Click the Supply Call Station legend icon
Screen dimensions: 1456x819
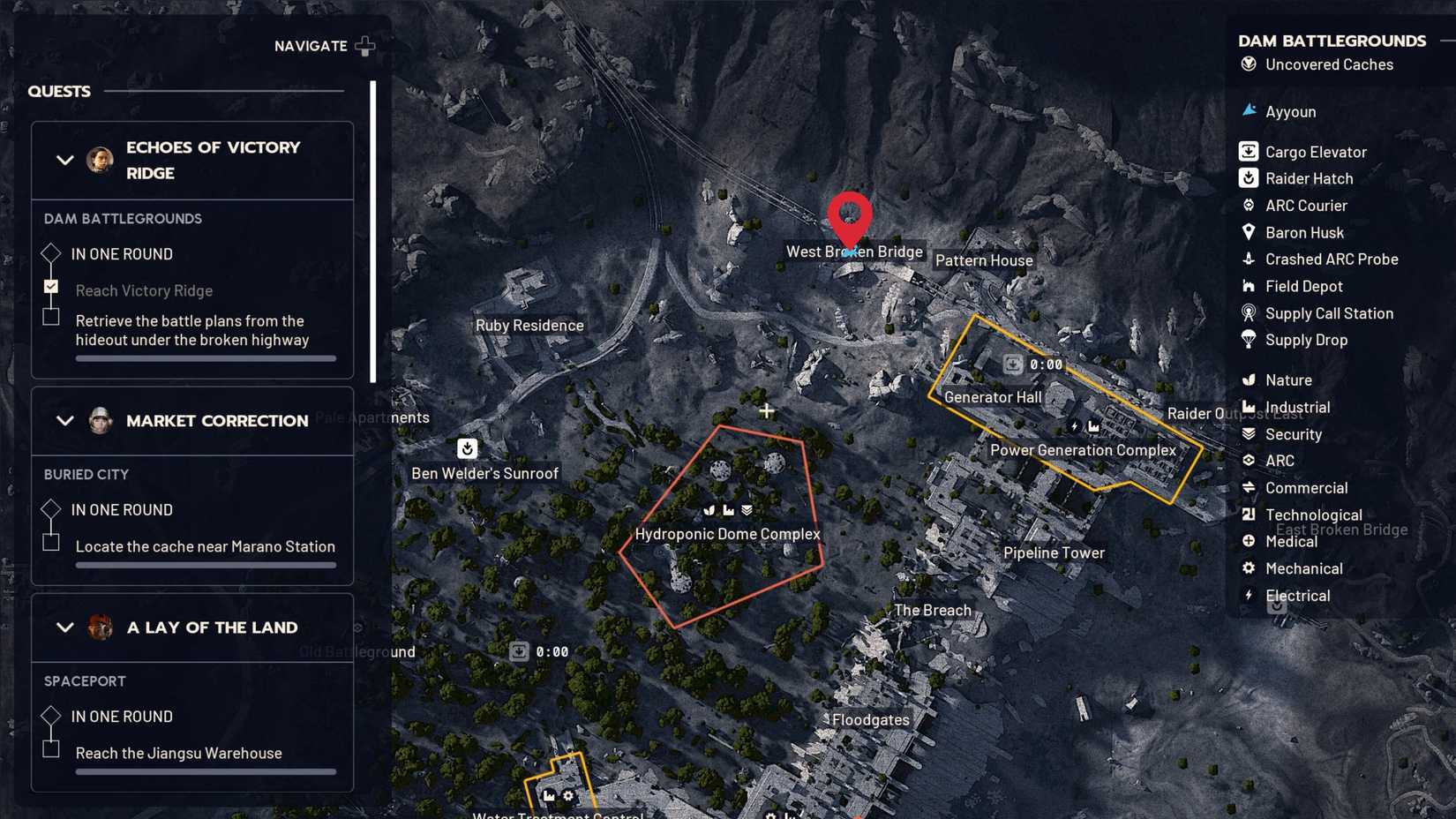click(x=1249, y=313)
